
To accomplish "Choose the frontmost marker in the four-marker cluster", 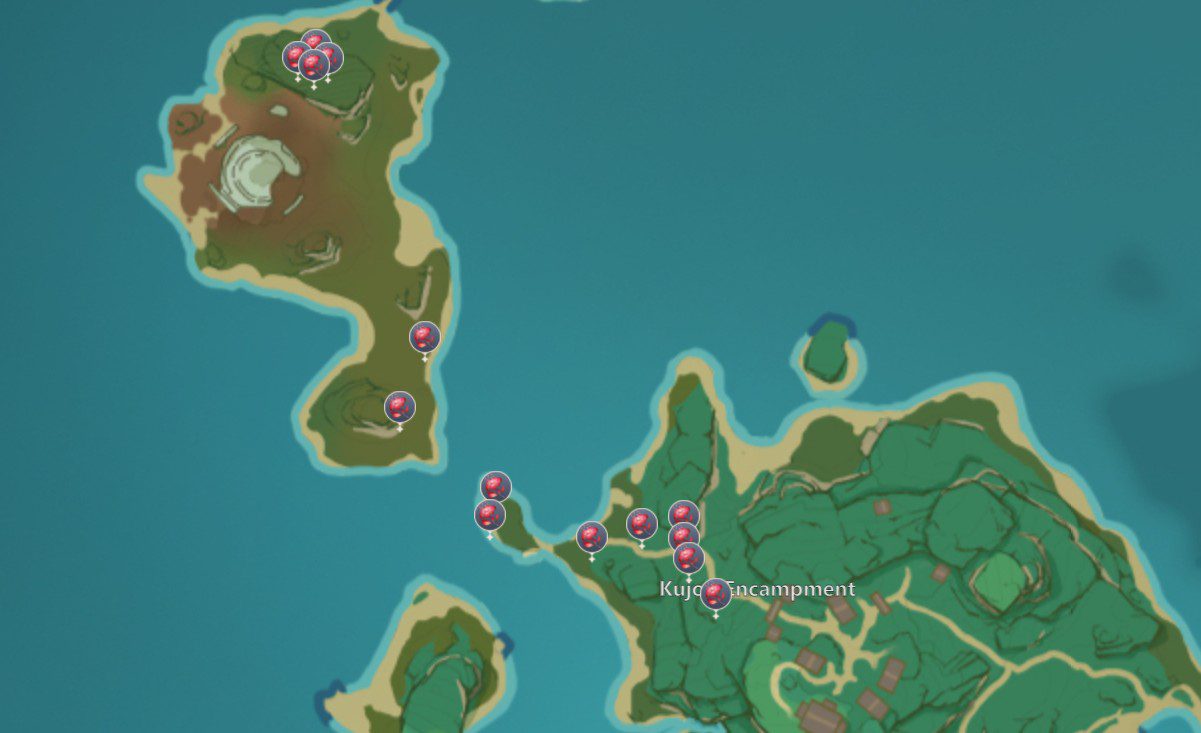I will pyautogui.click(x=314, y=66).
